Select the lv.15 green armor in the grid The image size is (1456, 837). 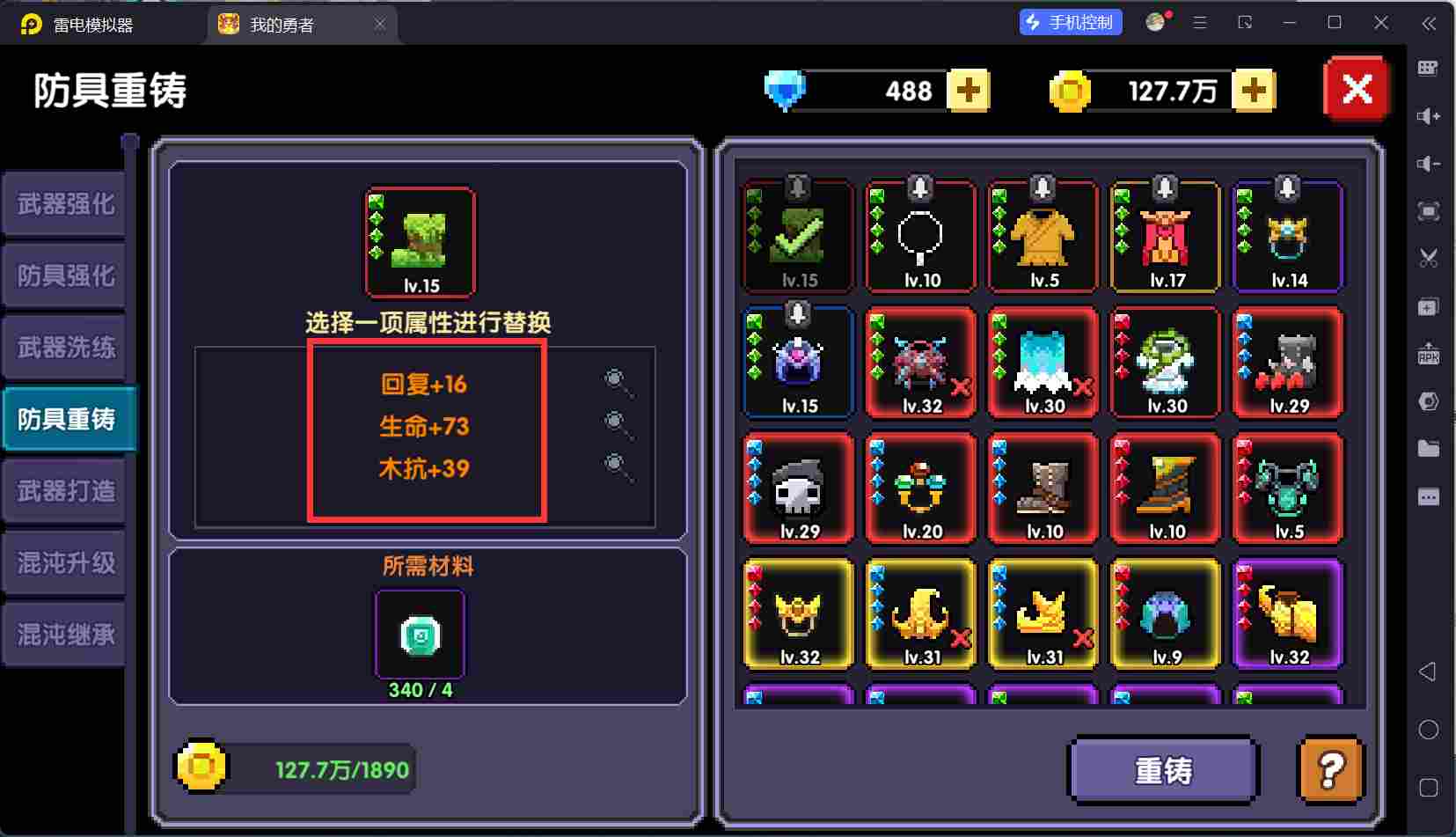point(797,236)
